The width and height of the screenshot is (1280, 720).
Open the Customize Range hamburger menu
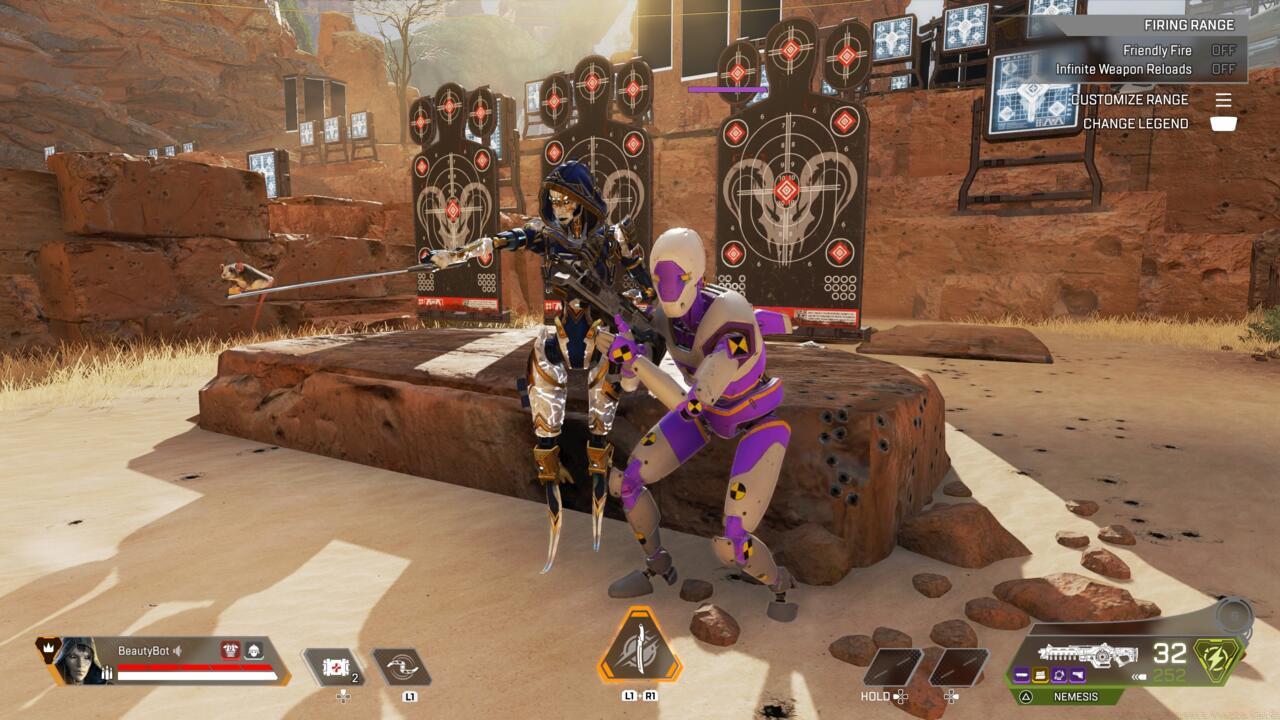[1224, 99]
